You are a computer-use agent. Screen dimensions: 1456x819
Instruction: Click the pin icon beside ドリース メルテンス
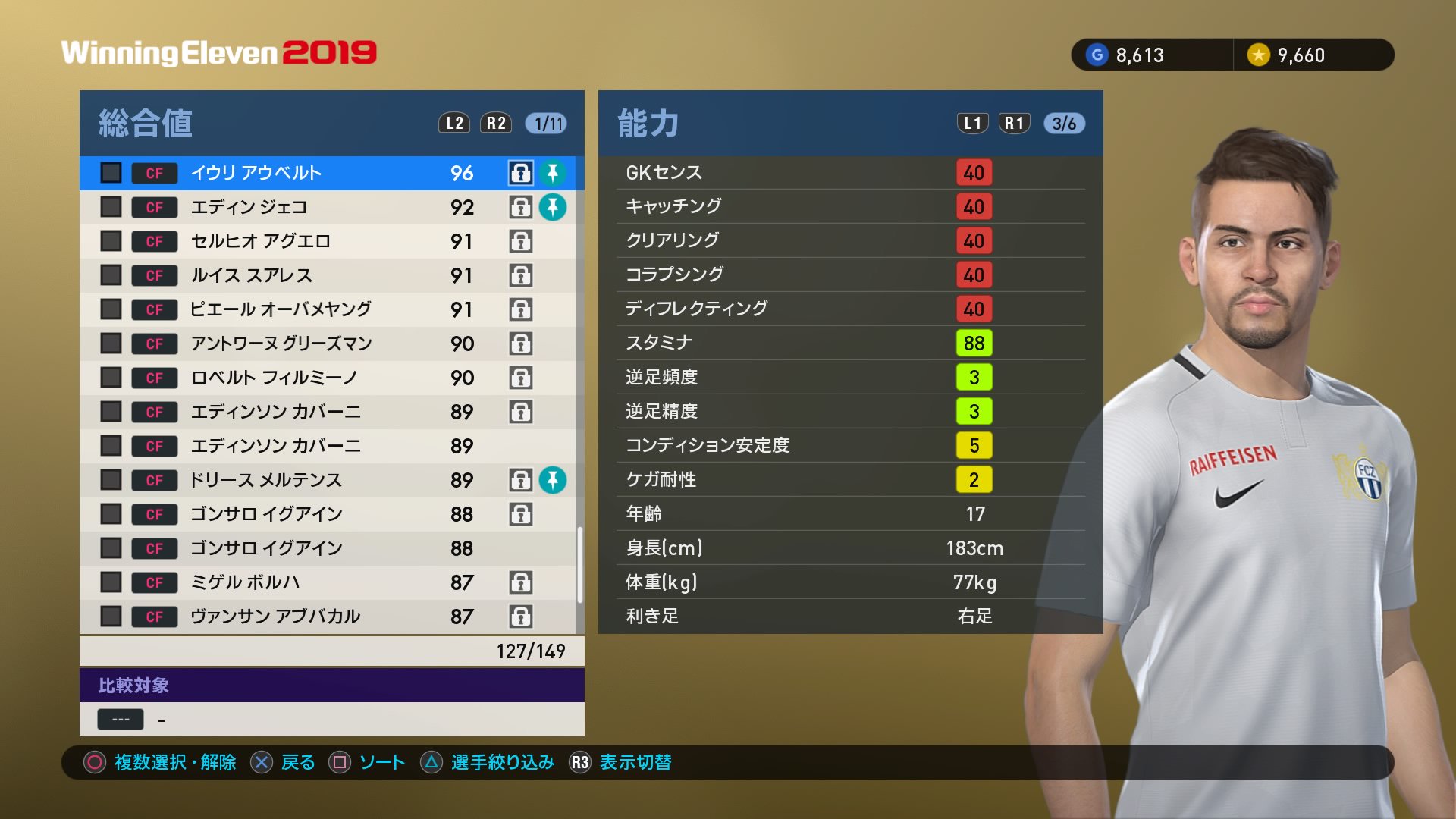point(554,479)
